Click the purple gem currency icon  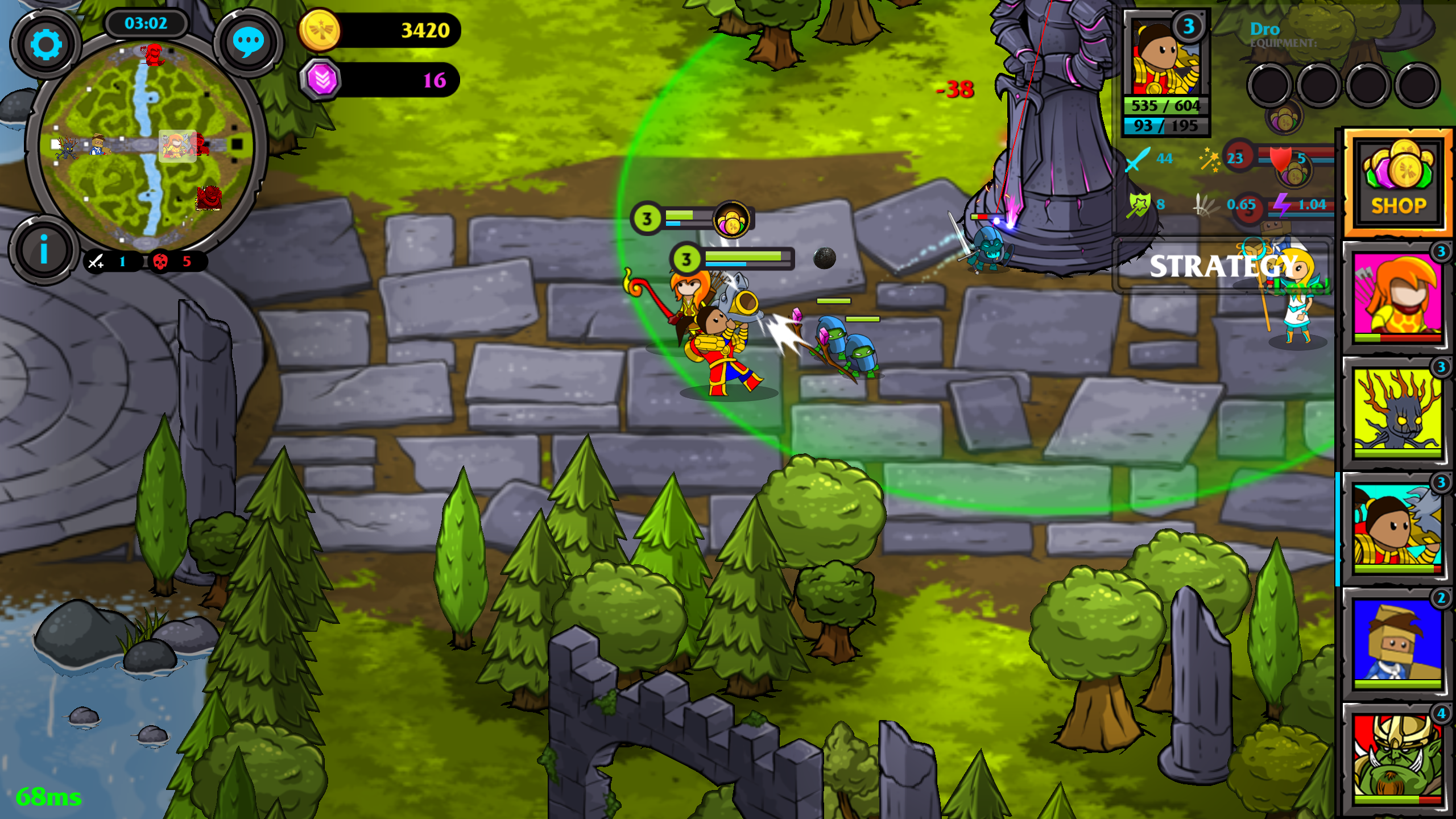pyautogui.click(x=322, y=80)
